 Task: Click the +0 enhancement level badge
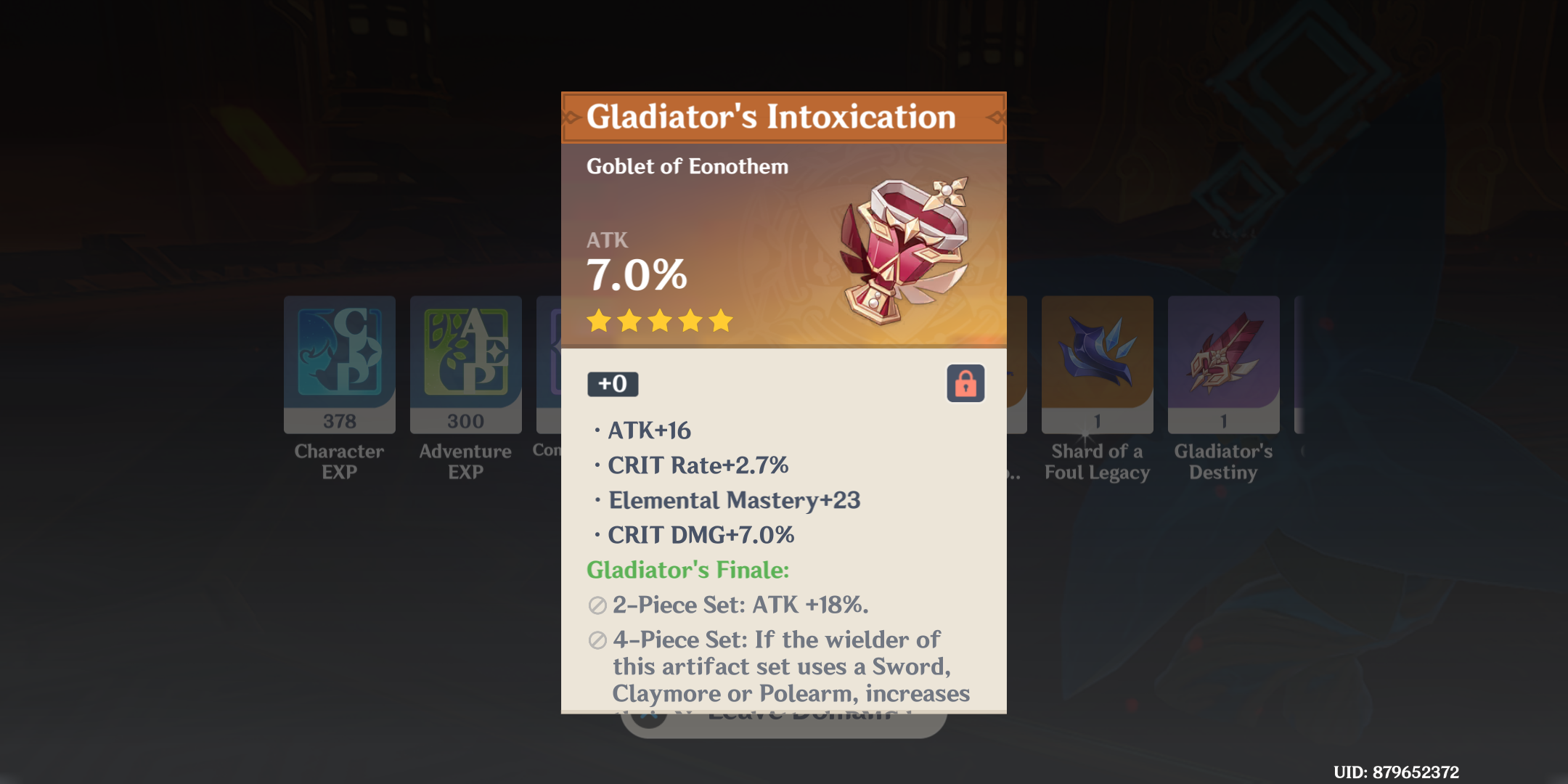point(613,384)
